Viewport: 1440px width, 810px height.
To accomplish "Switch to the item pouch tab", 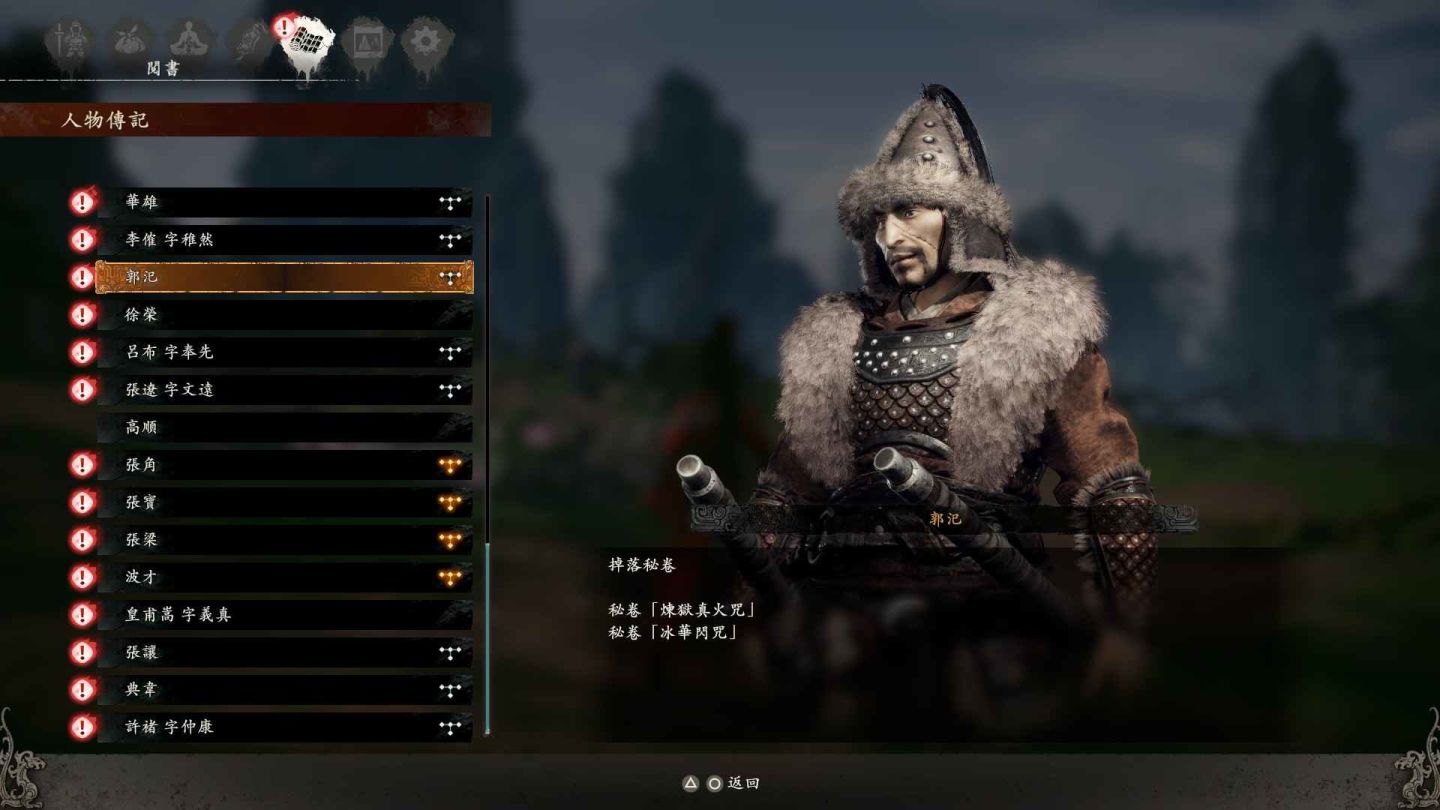I will [x=129, y=42].
